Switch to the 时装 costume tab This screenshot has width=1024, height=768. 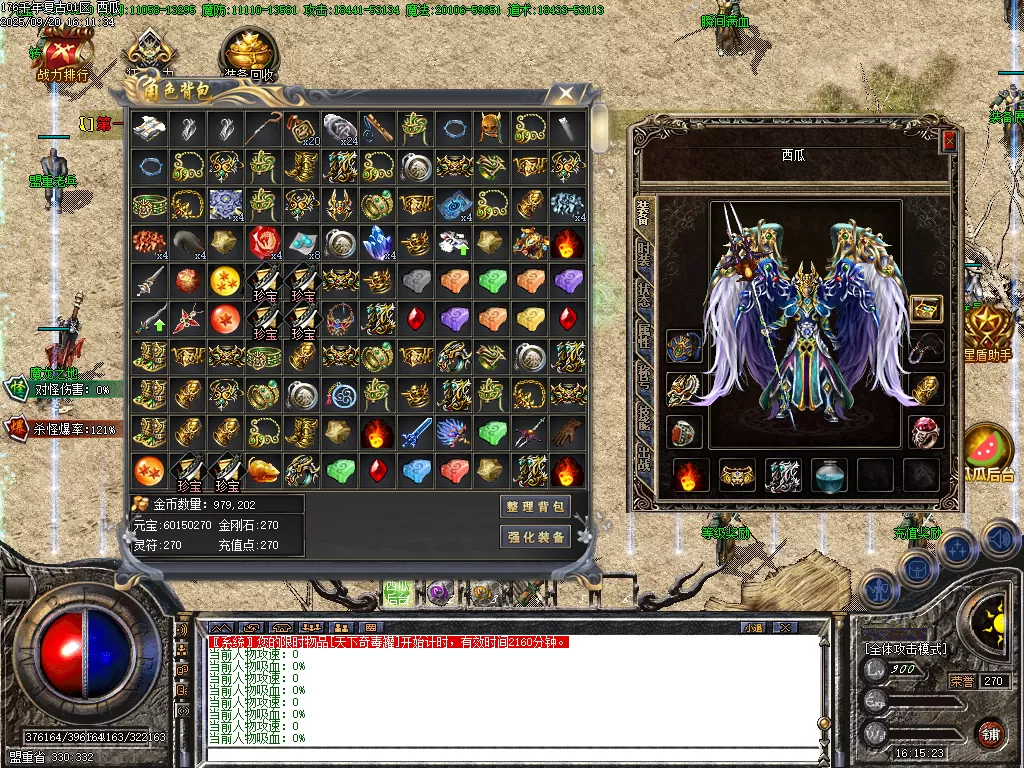coord(645,256)
